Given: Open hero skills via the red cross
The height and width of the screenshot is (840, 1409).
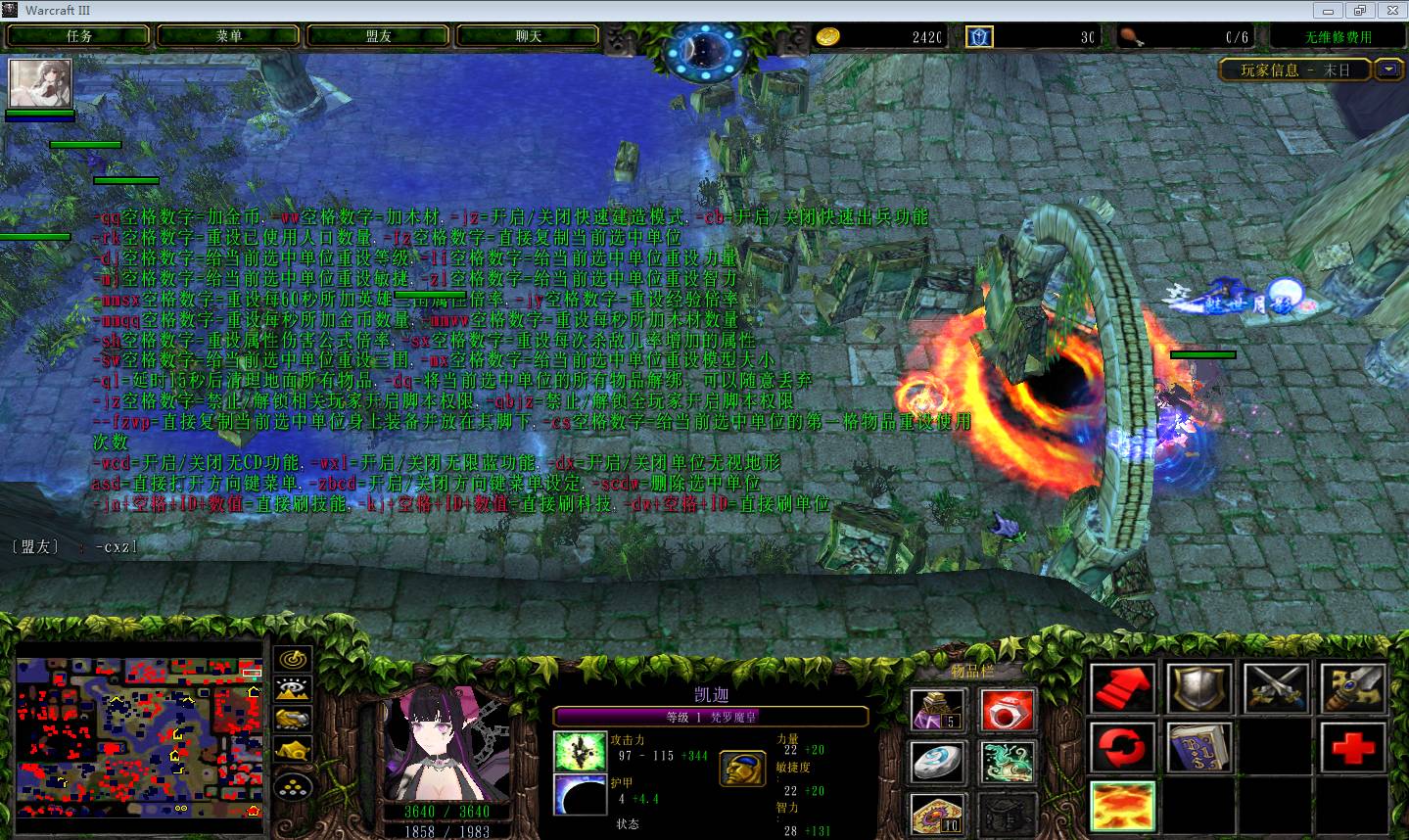Looking at the screenshot, I should tap(1354, 749).
